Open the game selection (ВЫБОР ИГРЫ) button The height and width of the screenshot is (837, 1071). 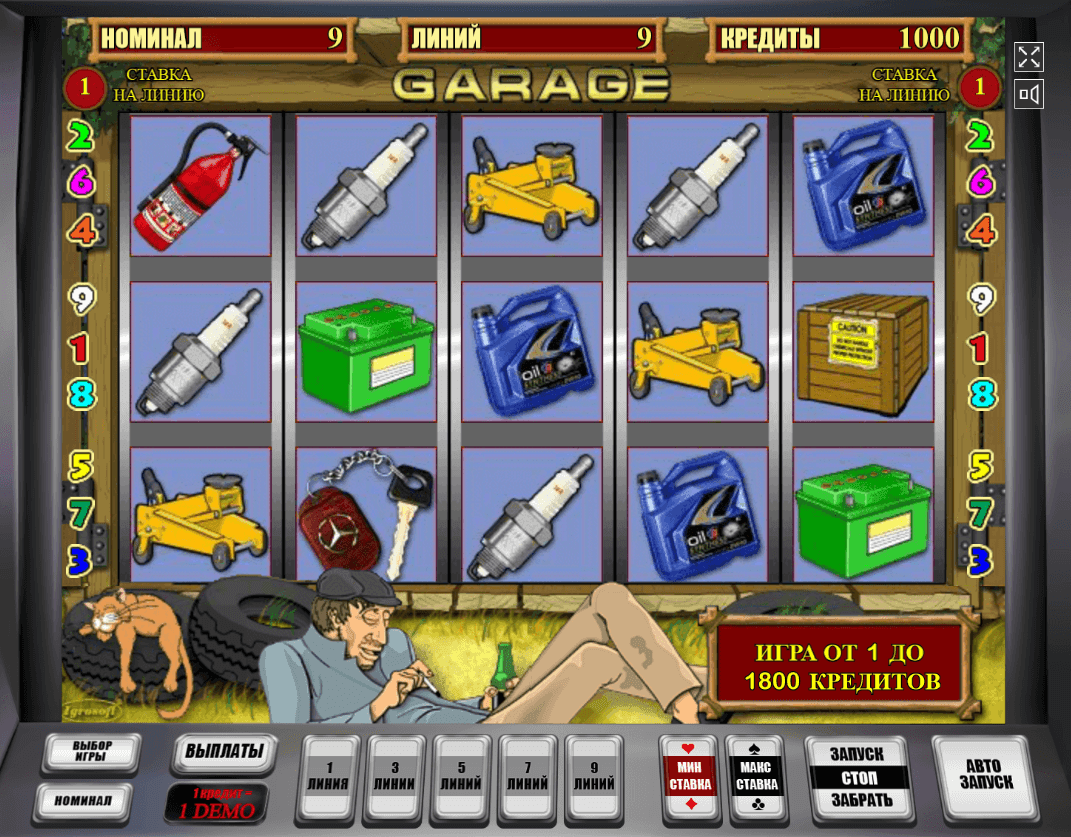point(91,754)
